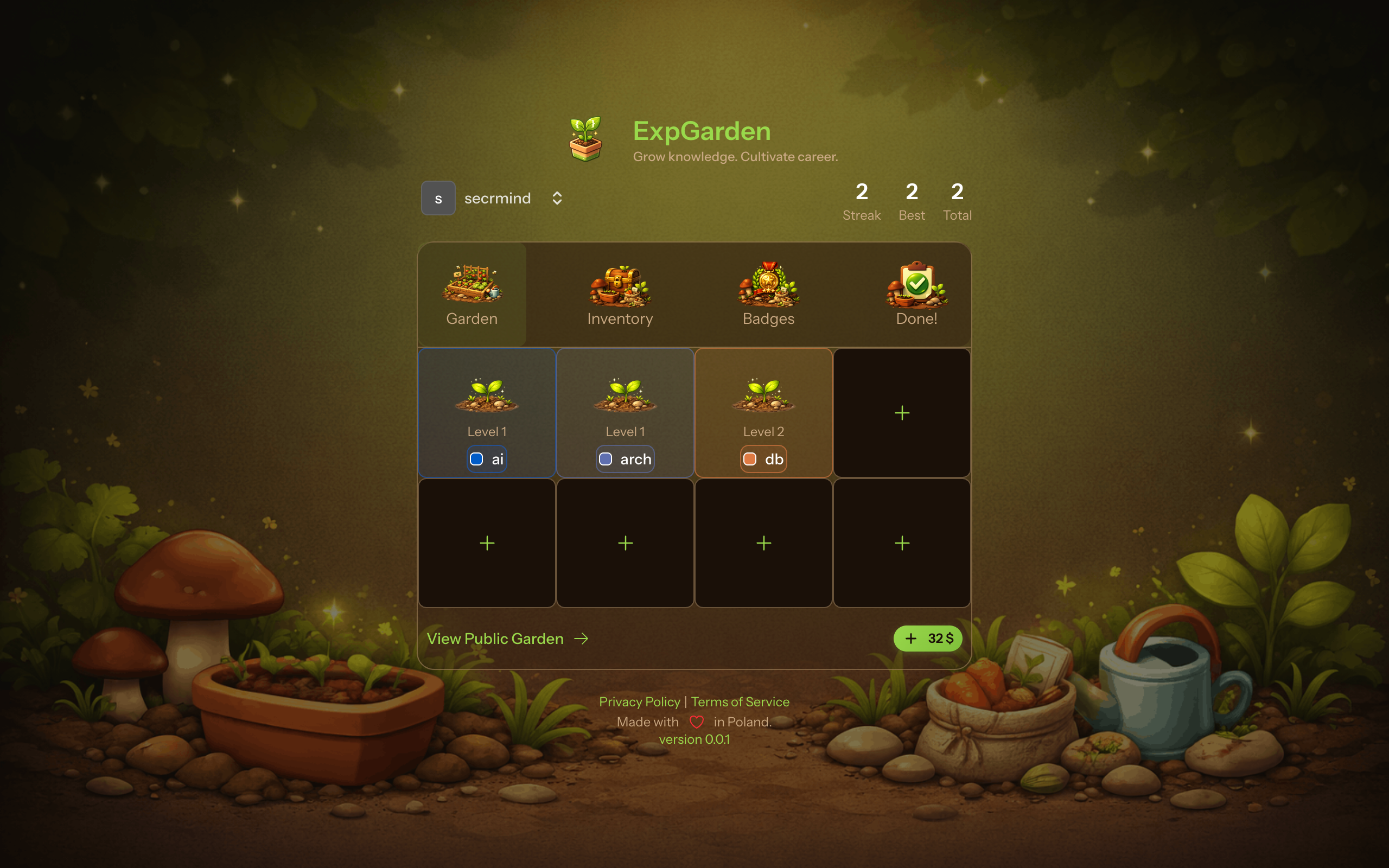Expand the empty plot beside db plant
The height and width of the screenshot is (868, 1389).
[902, 413]
